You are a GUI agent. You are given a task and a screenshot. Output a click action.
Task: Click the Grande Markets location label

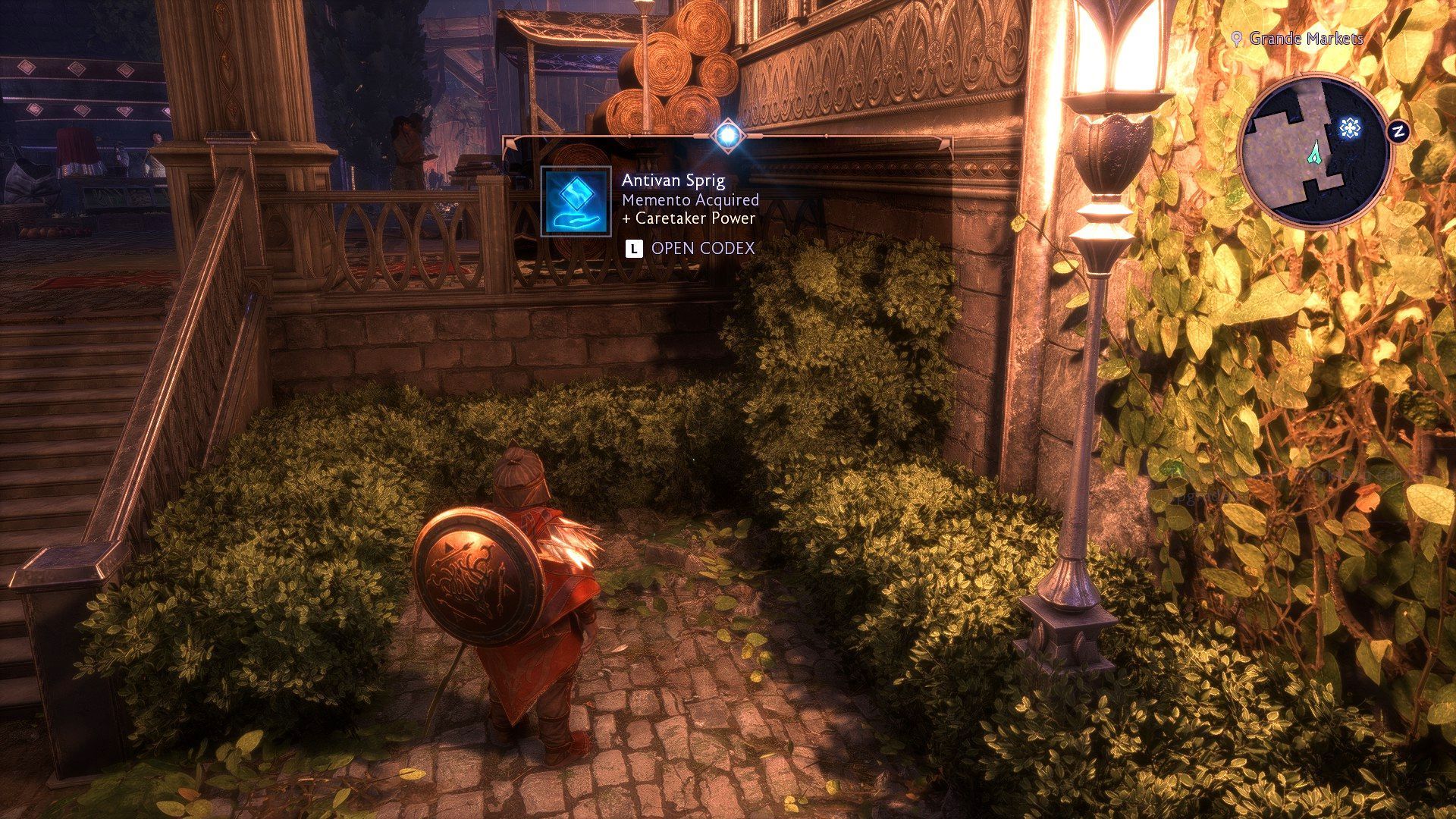point(1305,38)
